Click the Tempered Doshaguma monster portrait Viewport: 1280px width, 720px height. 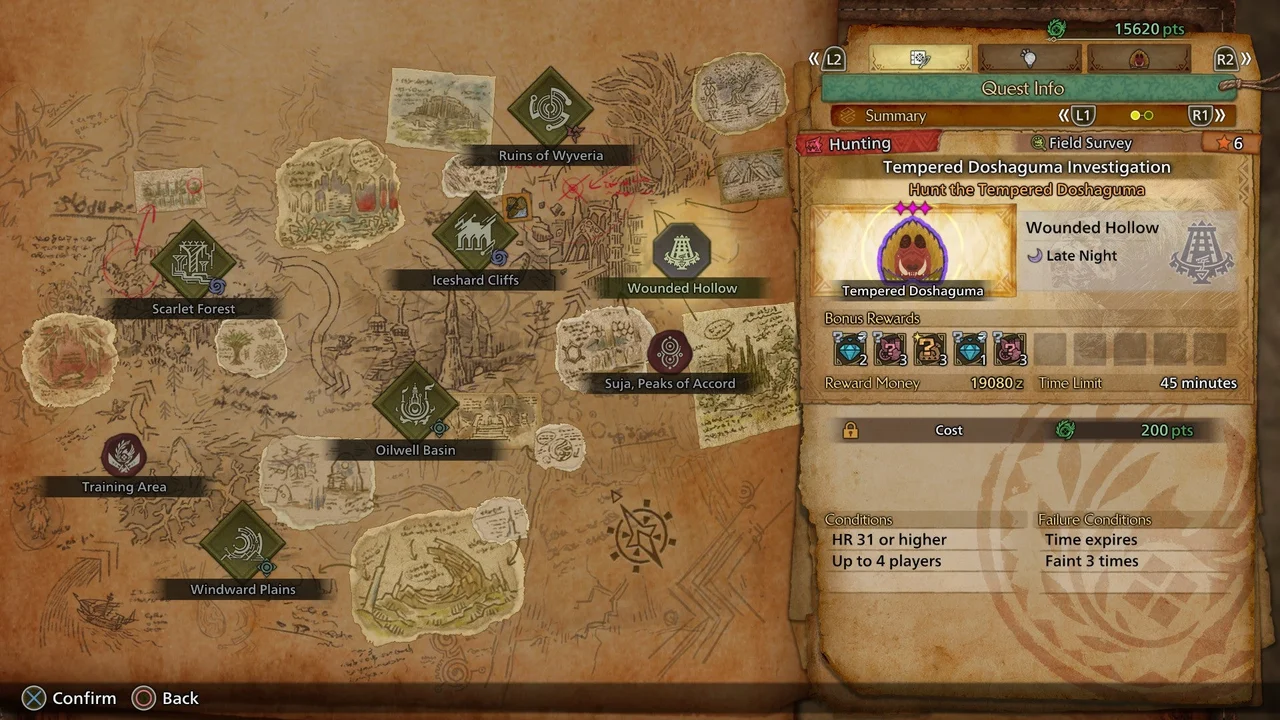pyautogui.click(x=912, y=250)
